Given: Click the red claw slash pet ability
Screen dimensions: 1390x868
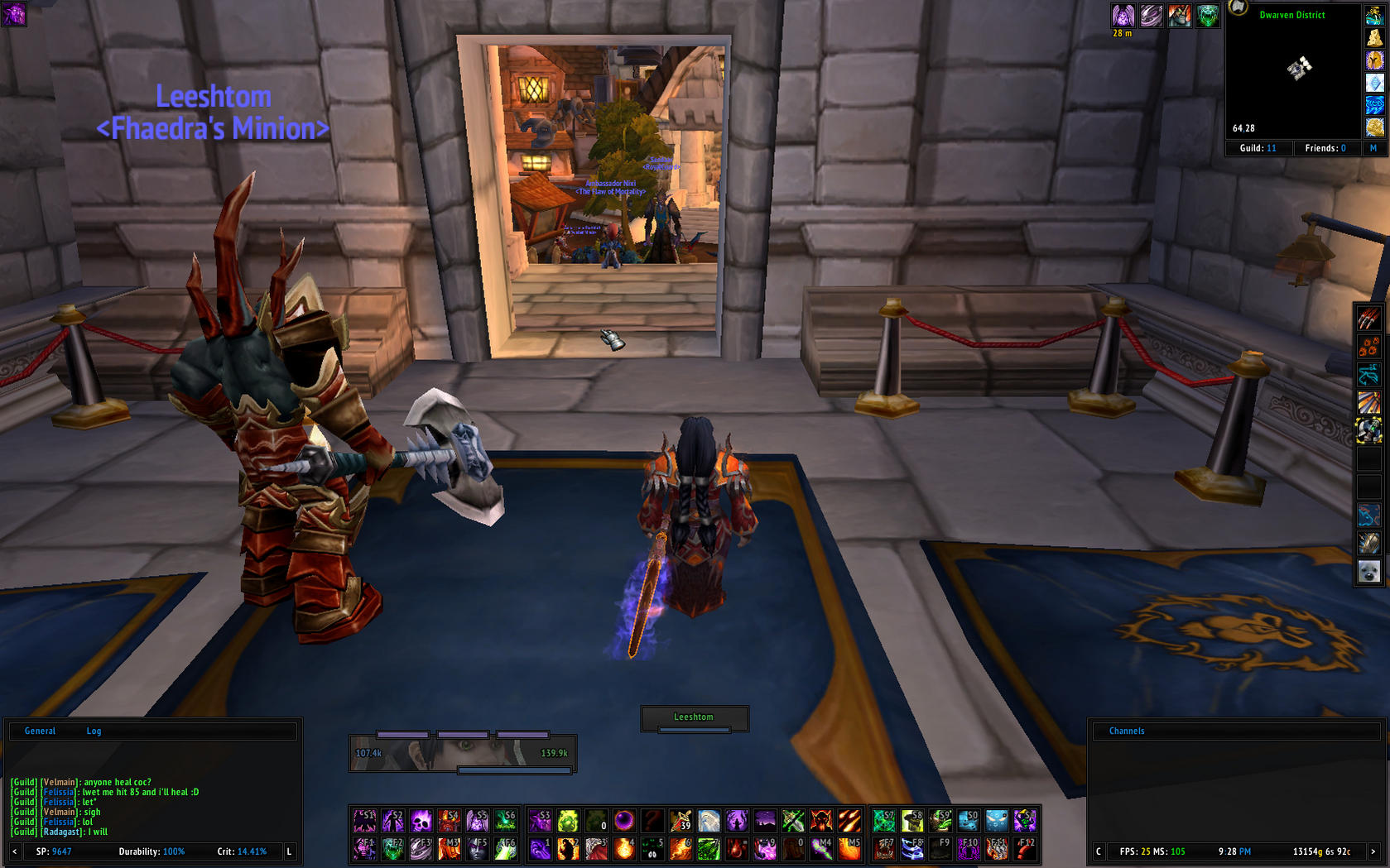Looking at the screenshot, I should 1368,319.
